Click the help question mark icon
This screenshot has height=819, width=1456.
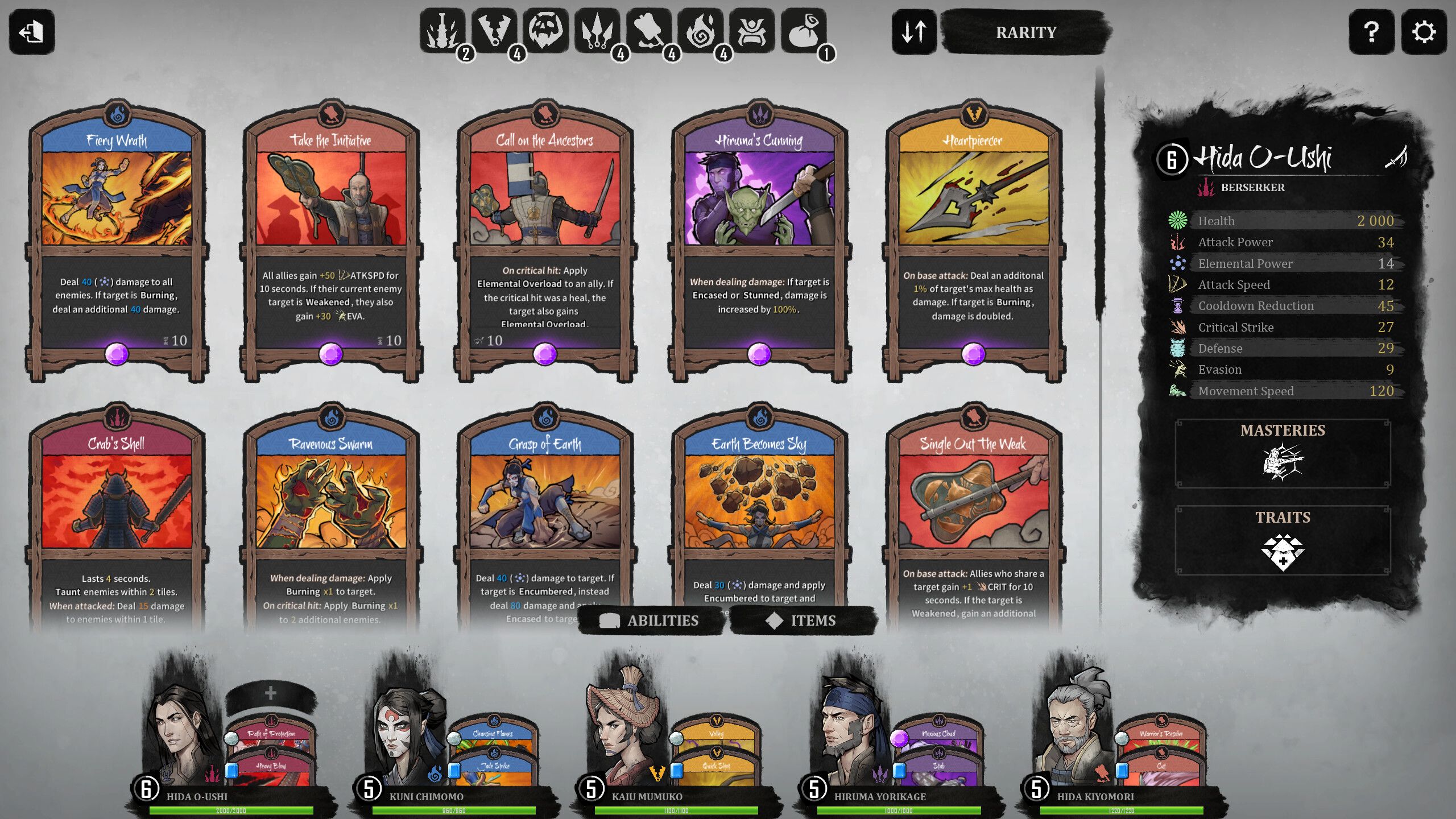[x=1372, y=32]
